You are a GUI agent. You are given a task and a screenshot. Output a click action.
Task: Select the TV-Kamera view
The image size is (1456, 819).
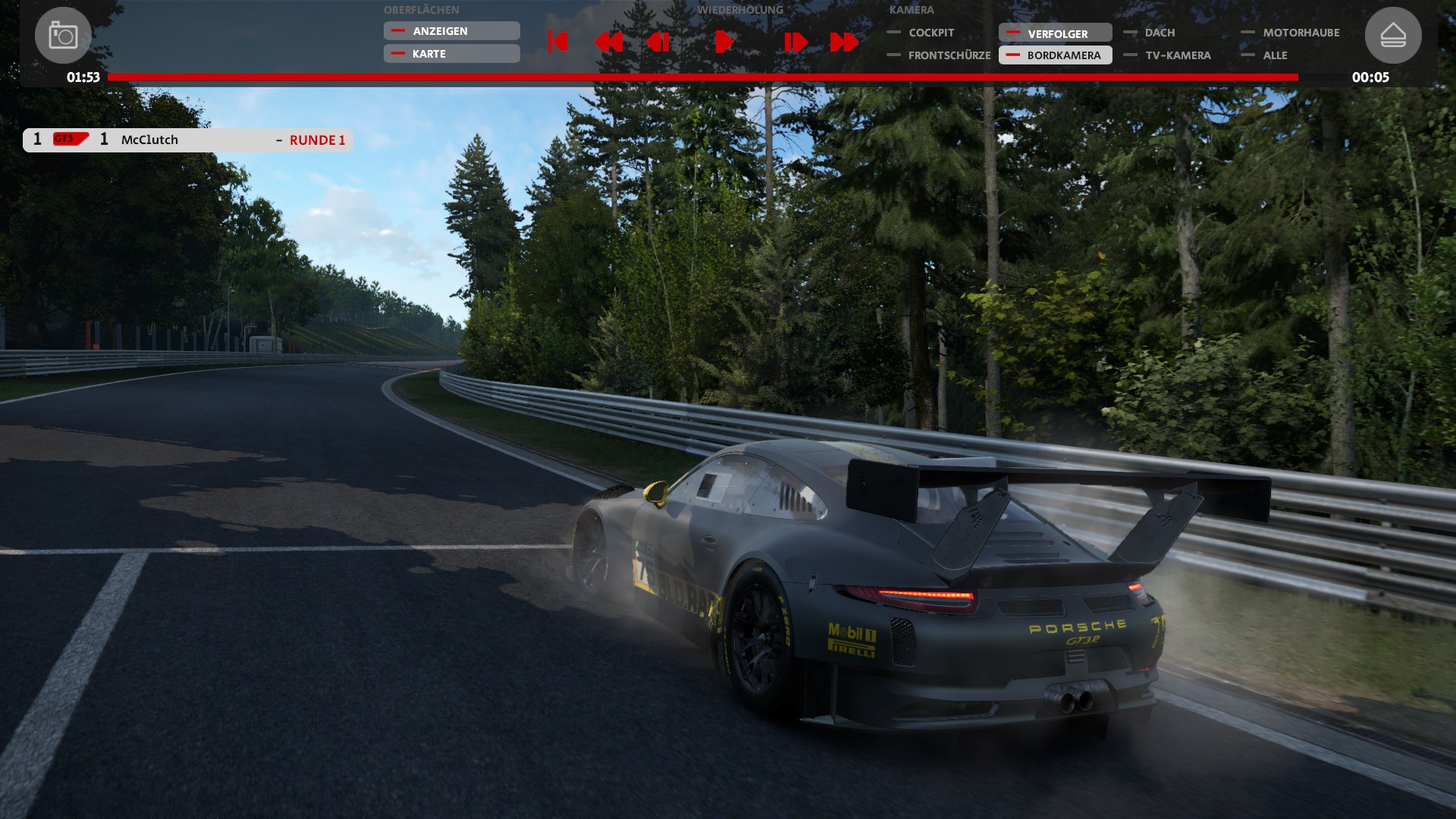(1177, 55)
